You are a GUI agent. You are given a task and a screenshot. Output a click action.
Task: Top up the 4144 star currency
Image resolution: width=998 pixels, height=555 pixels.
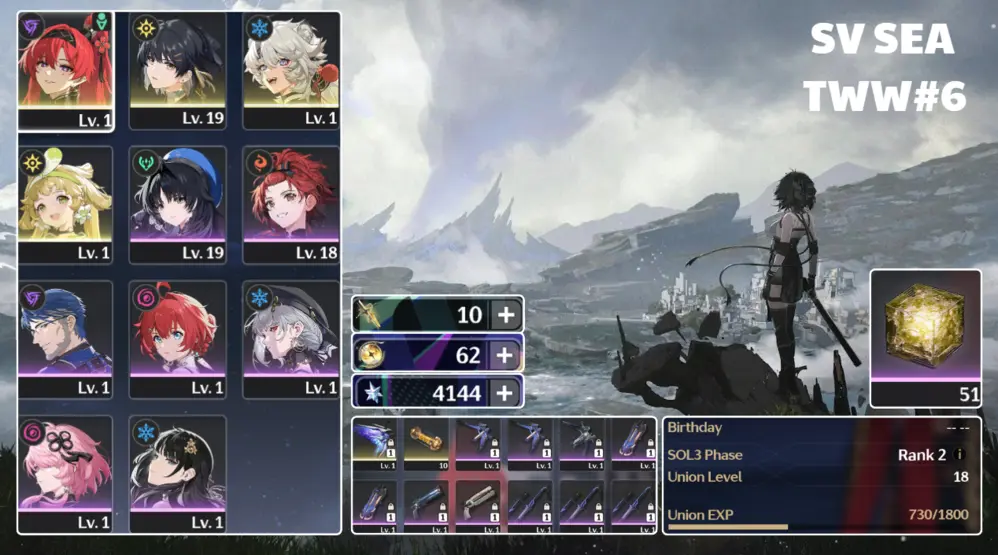click(507, 392)
